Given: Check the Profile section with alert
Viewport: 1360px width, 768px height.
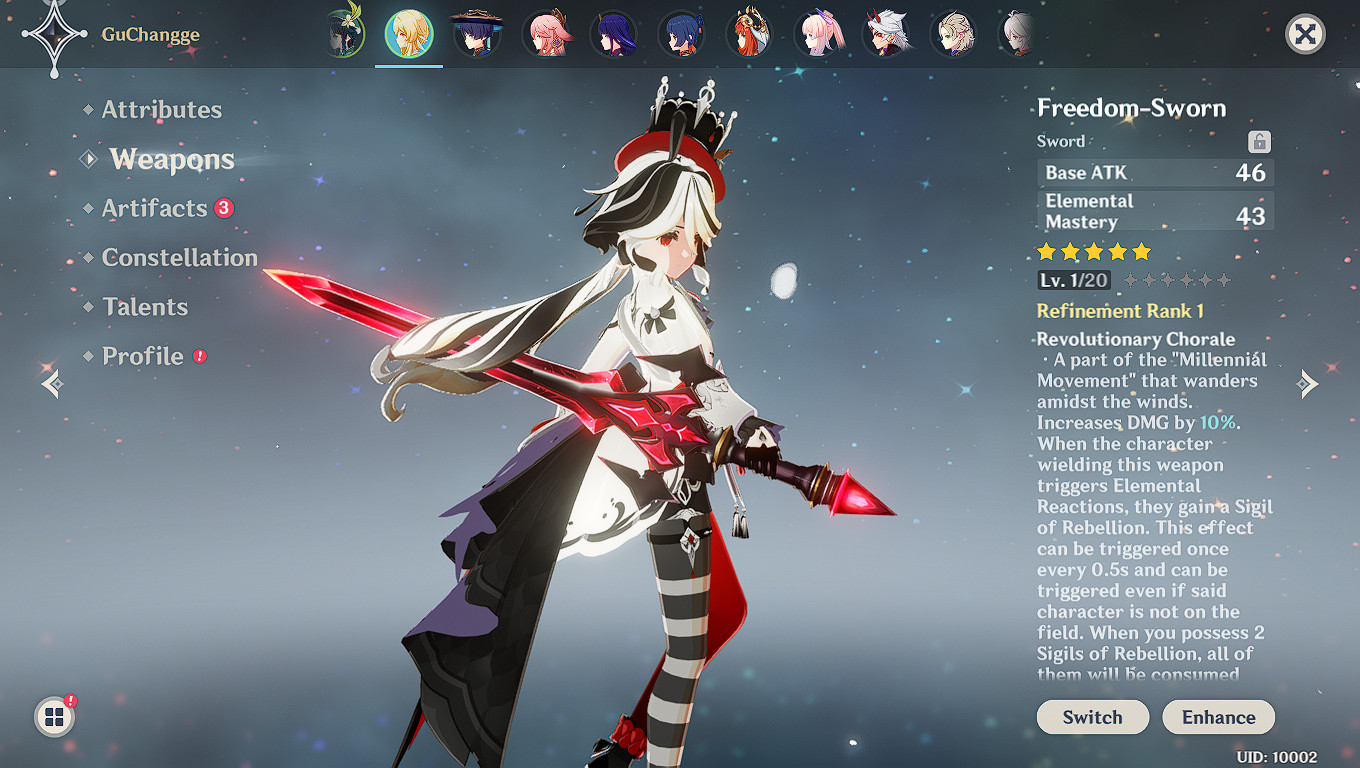Looking at the screenshot, I should 143,356.
